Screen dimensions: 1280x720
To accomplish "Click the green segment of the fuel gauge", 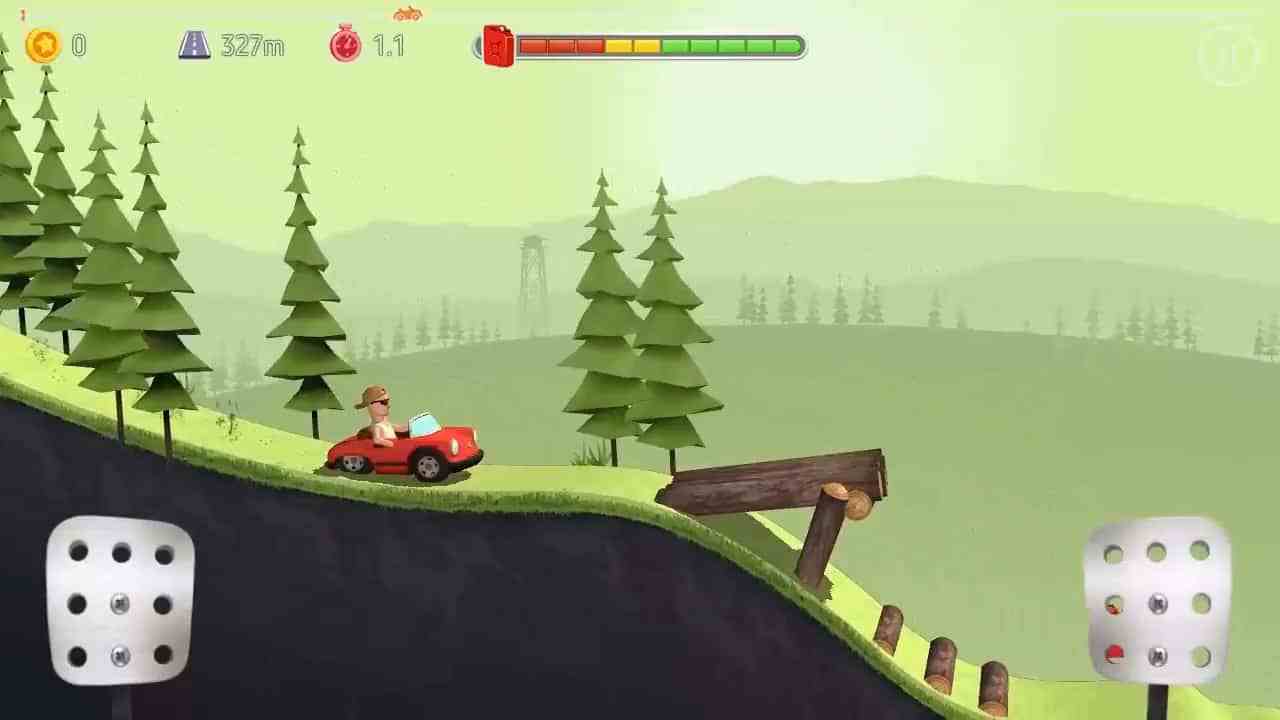I will pyautogui.click(x=730, y=44).
